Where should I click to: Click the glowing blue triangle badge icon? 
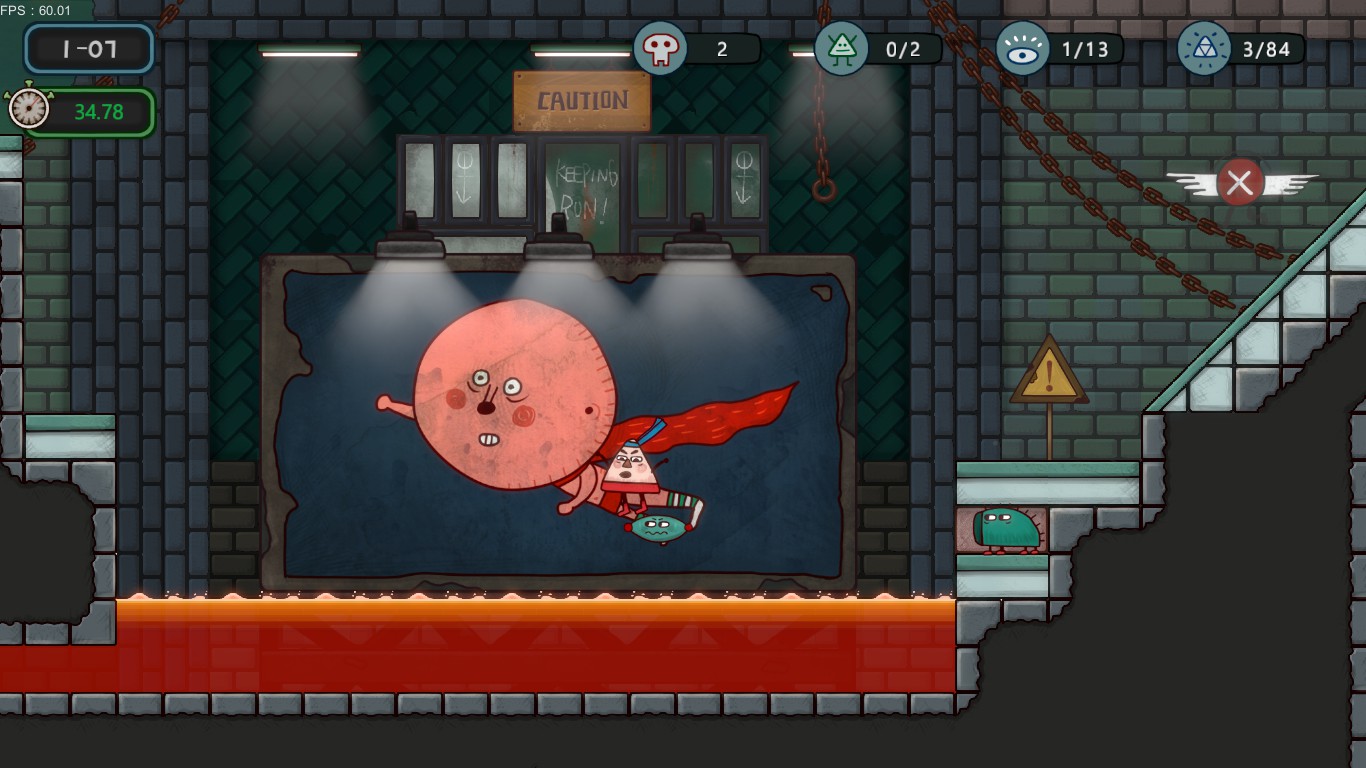pyautogui.click(x=1203, y=49)
